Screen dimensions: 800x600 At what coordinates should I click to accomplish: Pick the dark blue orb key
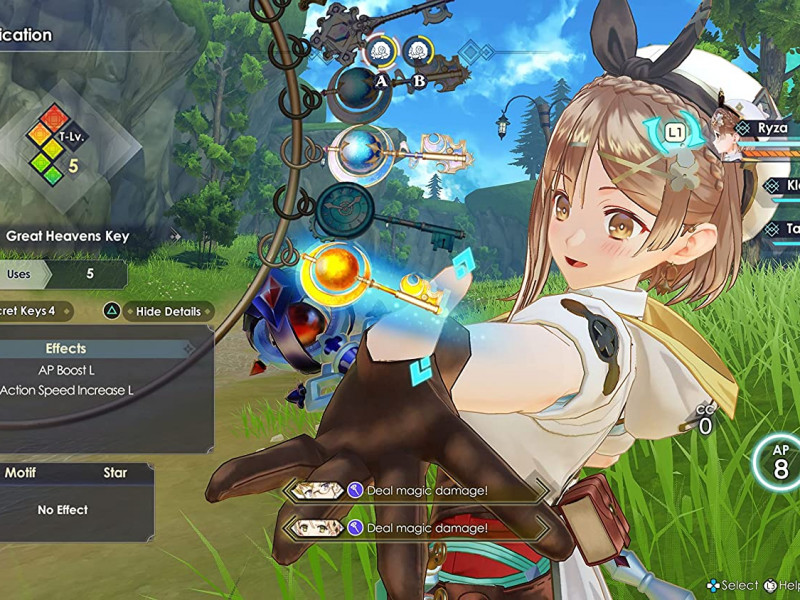(x=359, y=86)
